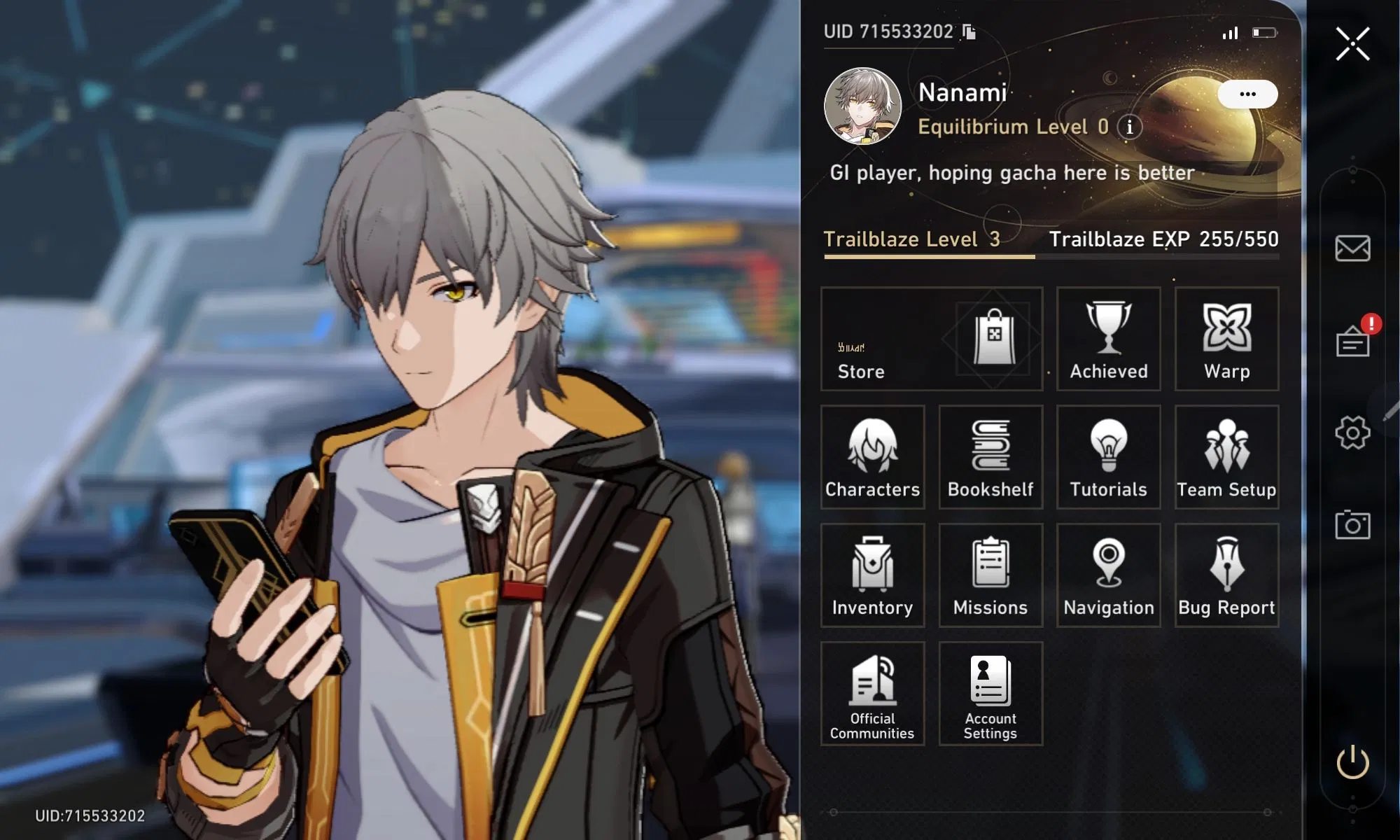Screen dimensions: 1400x840
Task: Open Team Setup
Action: [x=1226, y=457]
